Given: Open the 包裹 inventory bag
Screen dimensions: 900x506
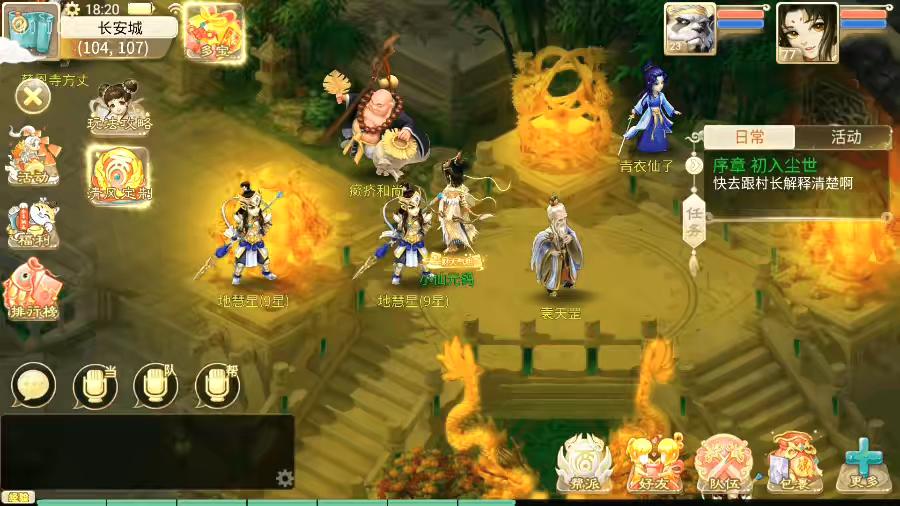Looking at the screenshot, I should click(x=794, y=464).
